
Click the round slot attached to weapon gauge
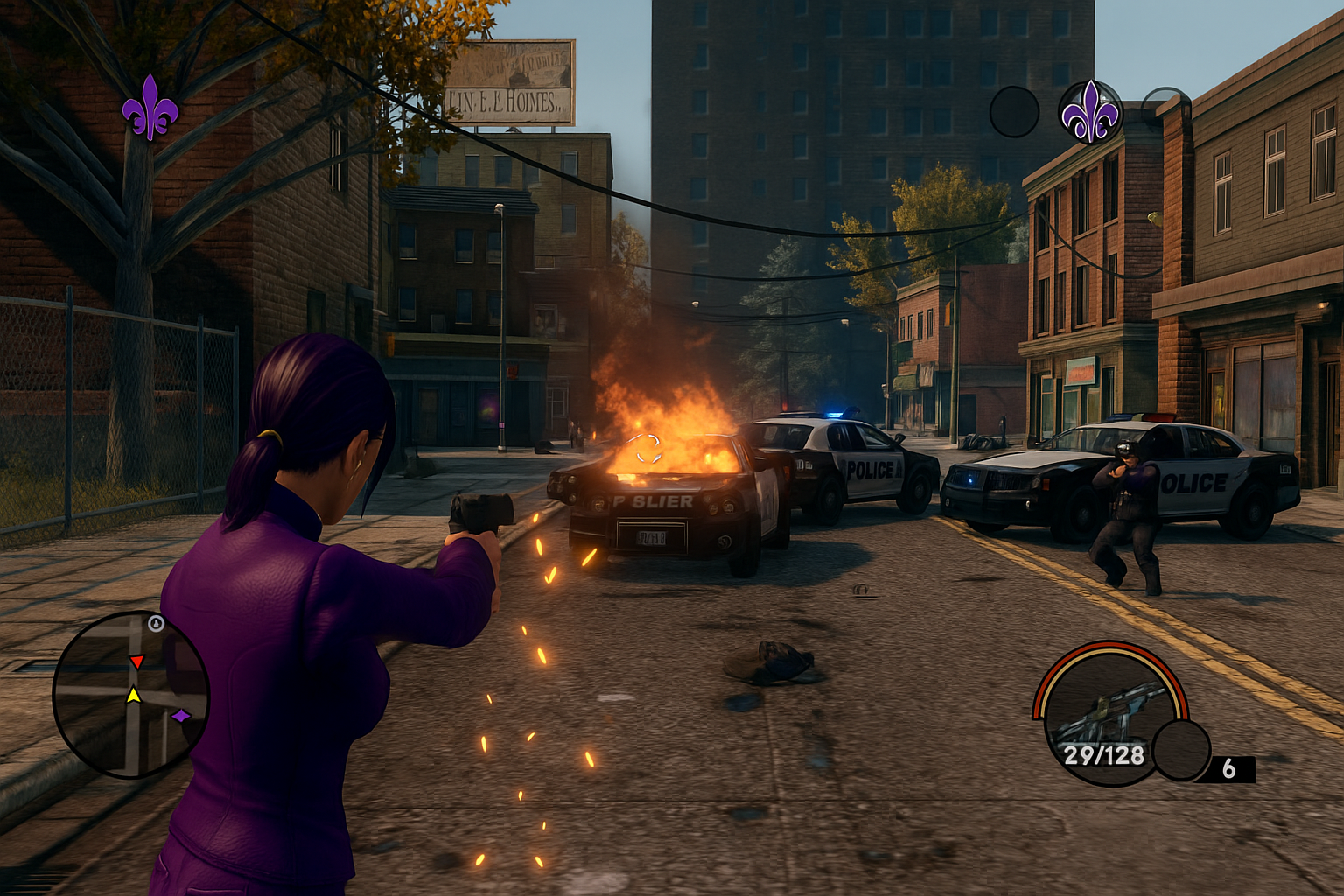point(1181,750)
